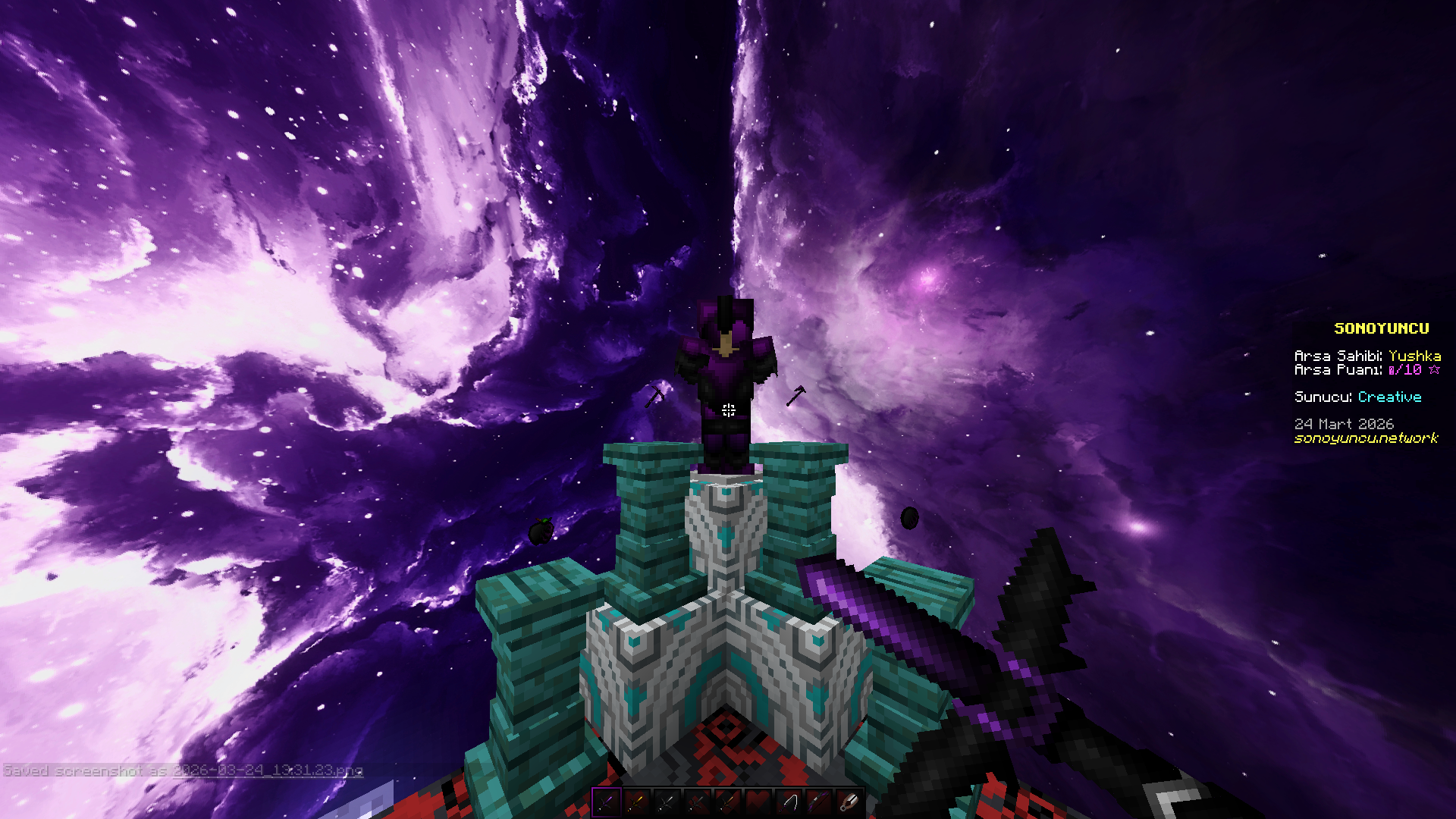Viewport: 1456px width, 819px height.
Task: Click the 0/10 Arsa Puanı rating
Action: point(1405,369)
